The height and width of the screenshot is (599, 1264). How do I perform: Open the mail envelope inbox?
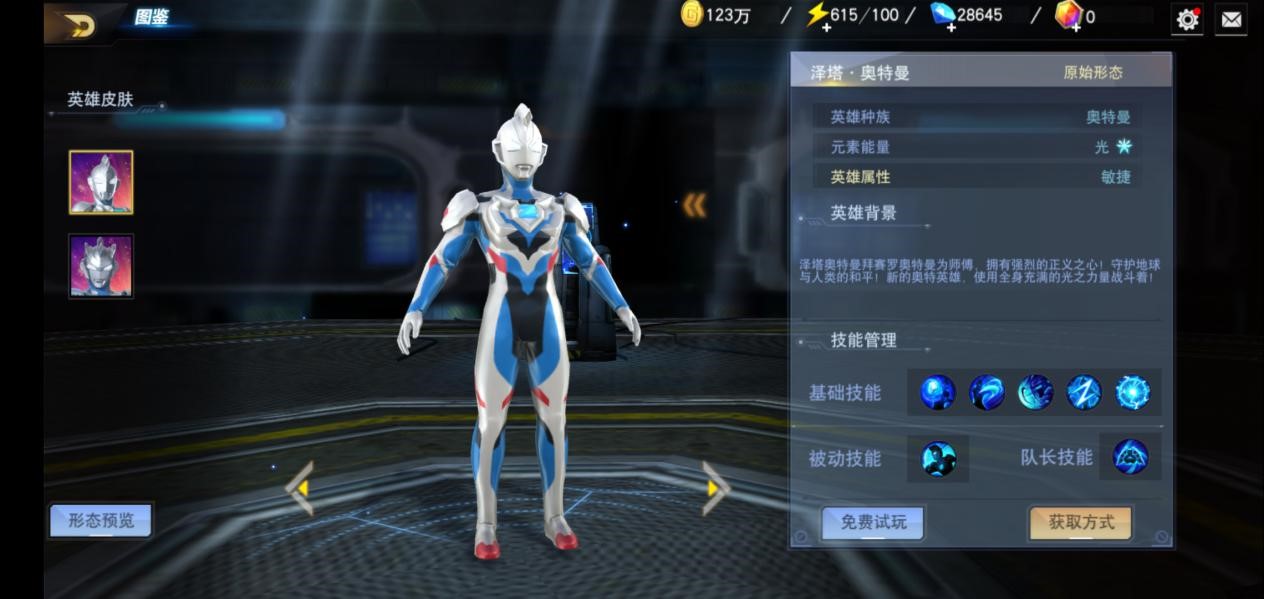(1231, 19)
